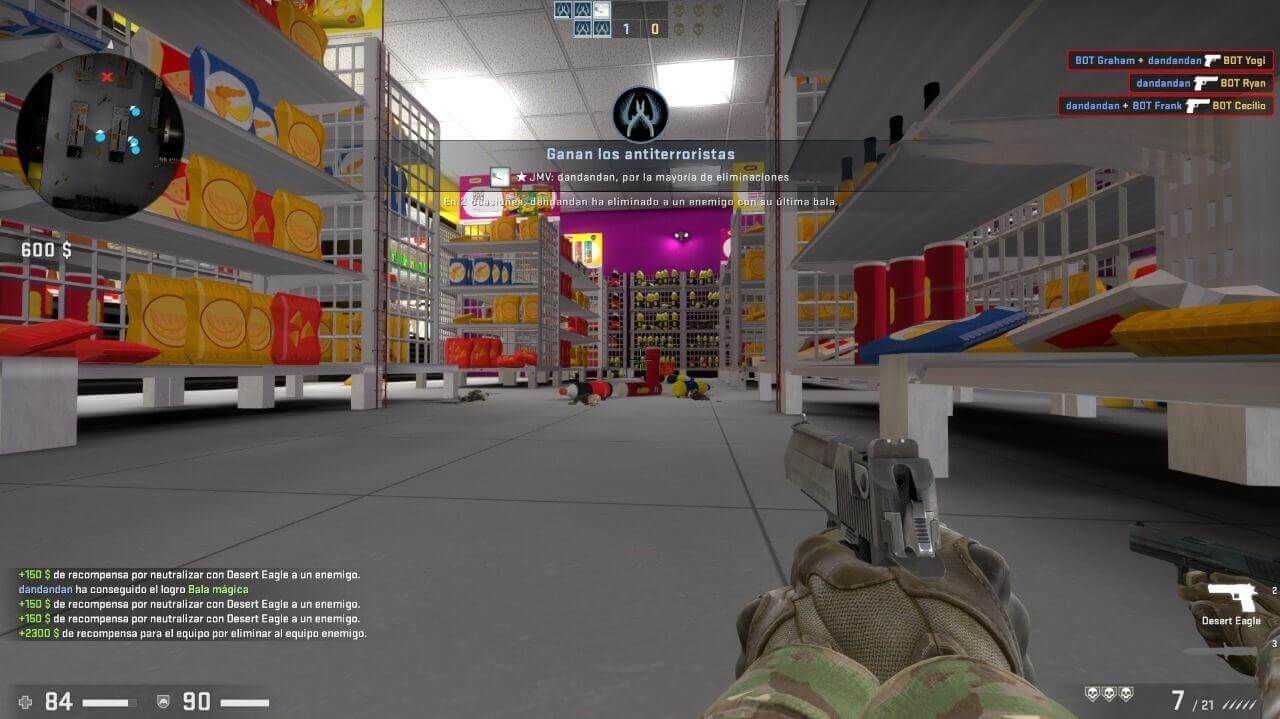Click the kill feed entry for BOT Yogi
Viewport: 1280px width, 719px height.
1170,61
